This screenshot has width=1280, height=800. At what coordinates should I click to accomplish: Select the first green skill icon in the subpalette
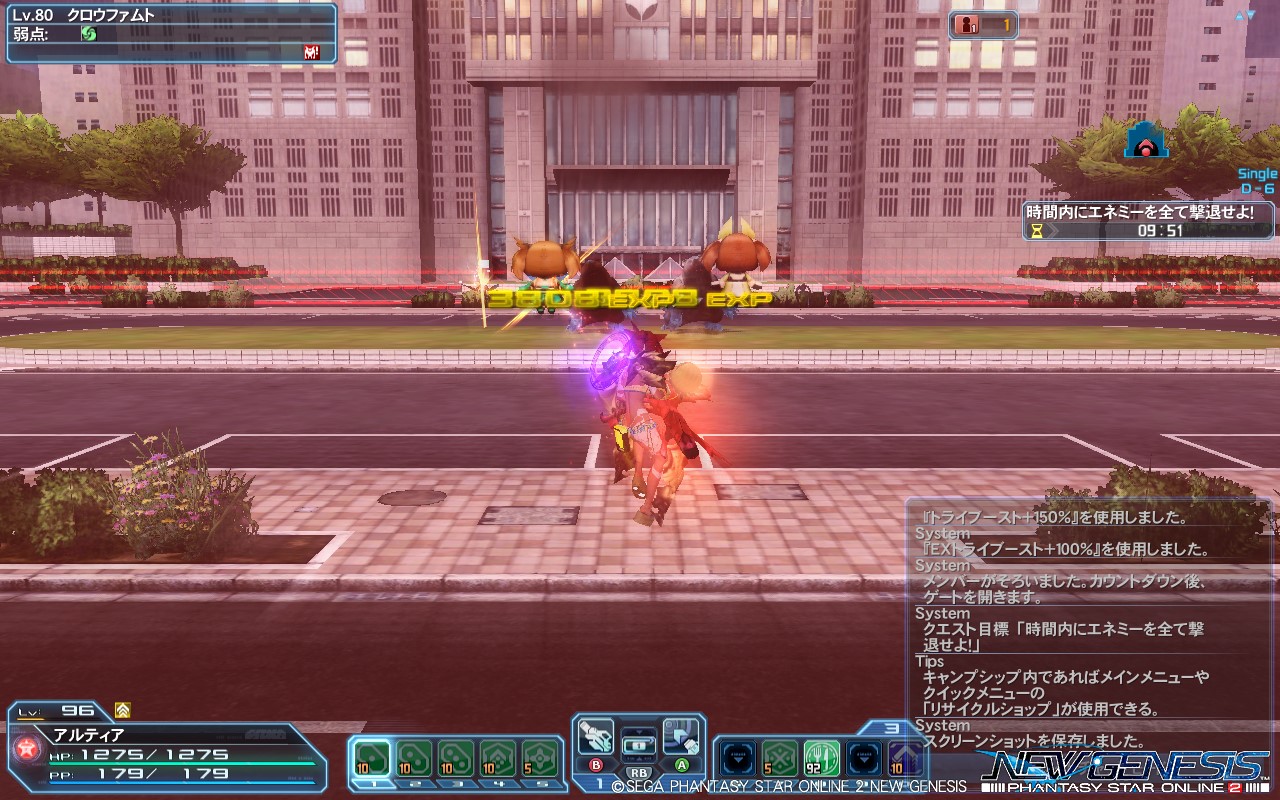[779, 757]
